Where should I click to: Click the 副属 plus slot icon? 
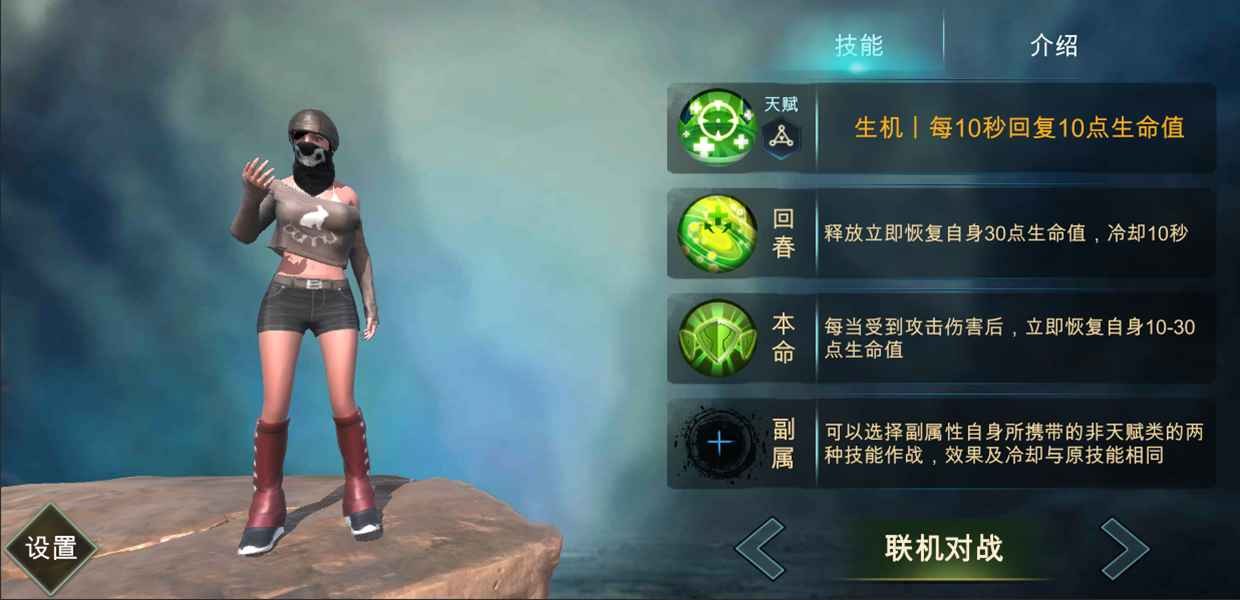pyautogui.click(x=719, y=443)
